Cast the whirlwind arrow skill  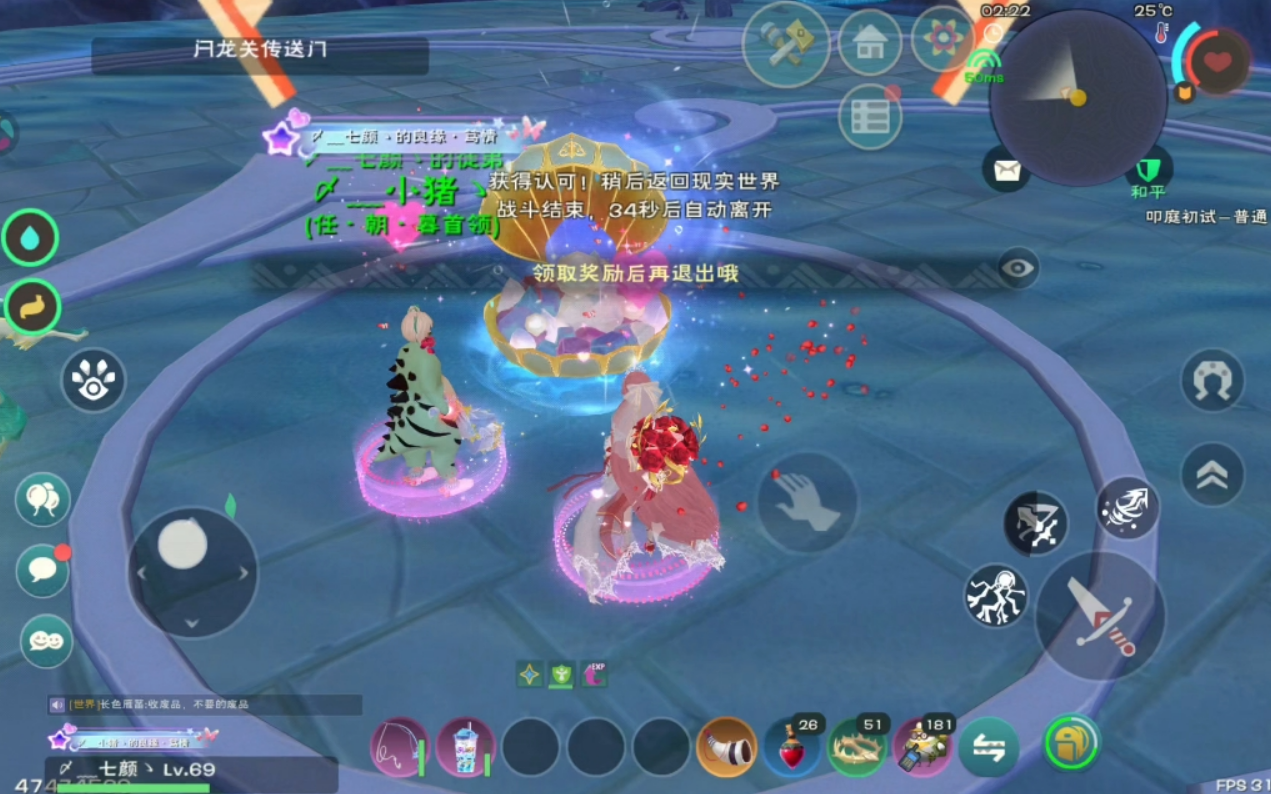[x=1127, y=508]
